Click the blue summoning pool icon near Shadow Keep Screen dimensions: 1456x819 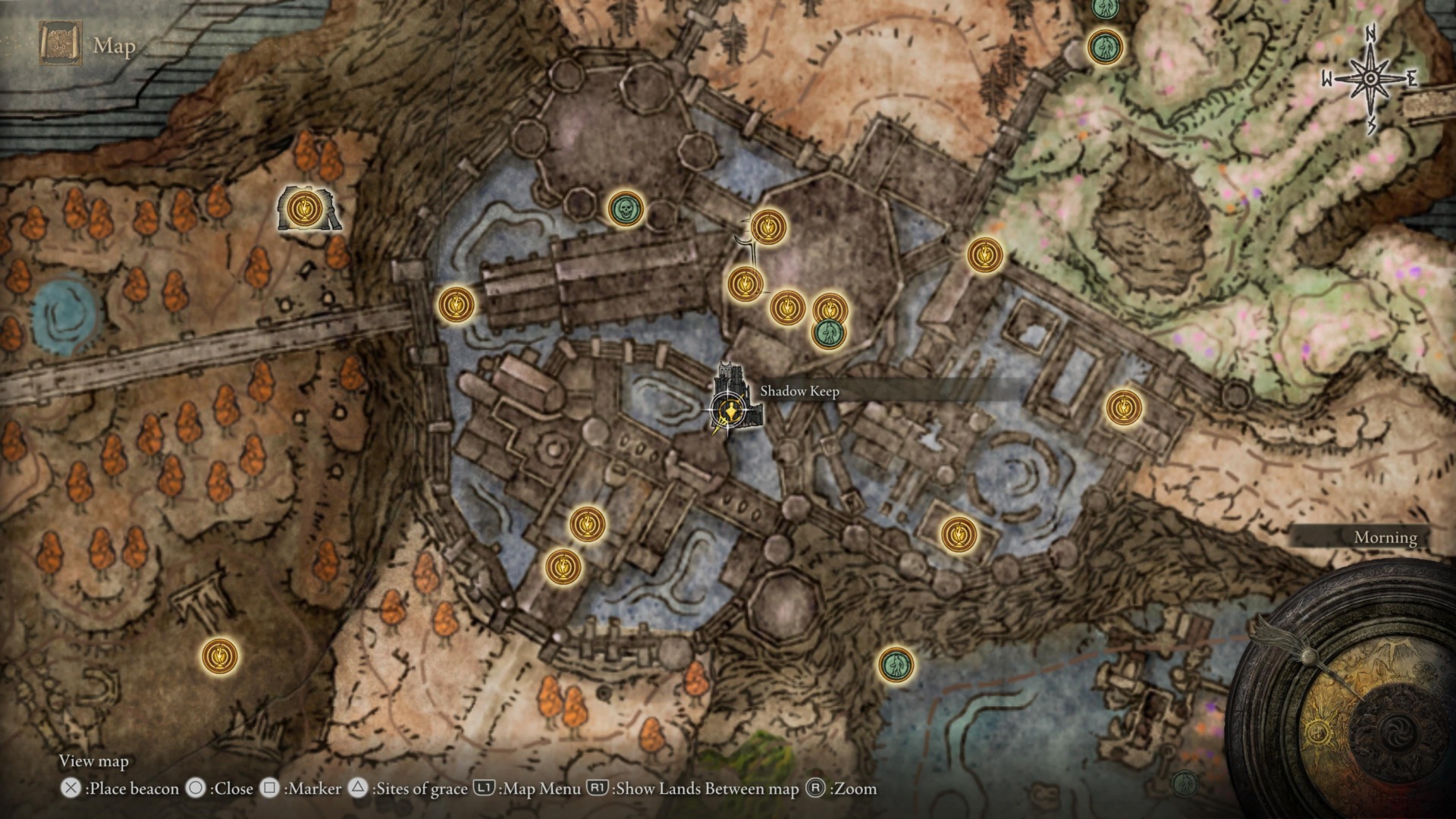(827, 331)
